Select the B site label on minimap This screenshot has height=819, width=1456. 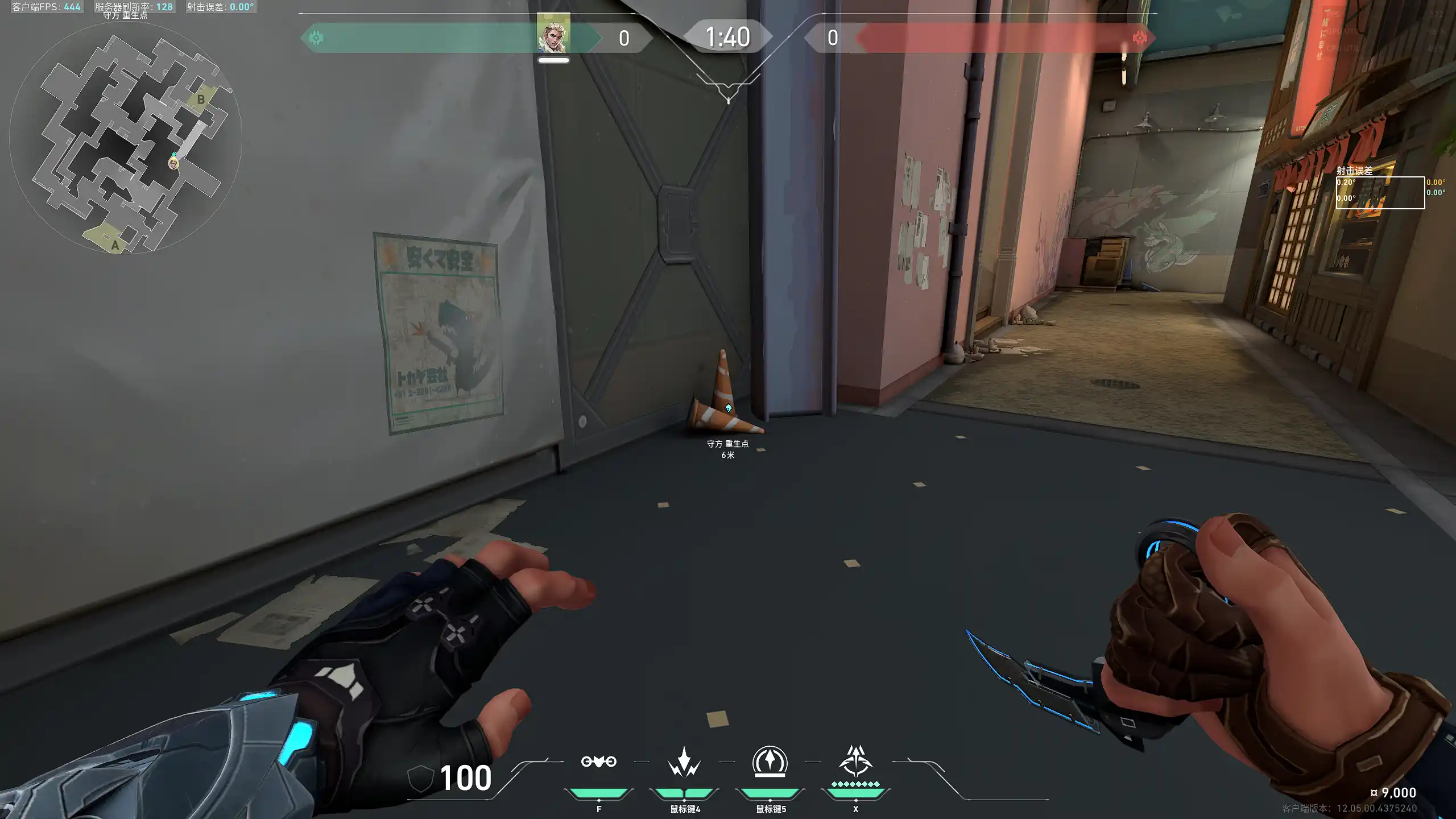point(201,100)
